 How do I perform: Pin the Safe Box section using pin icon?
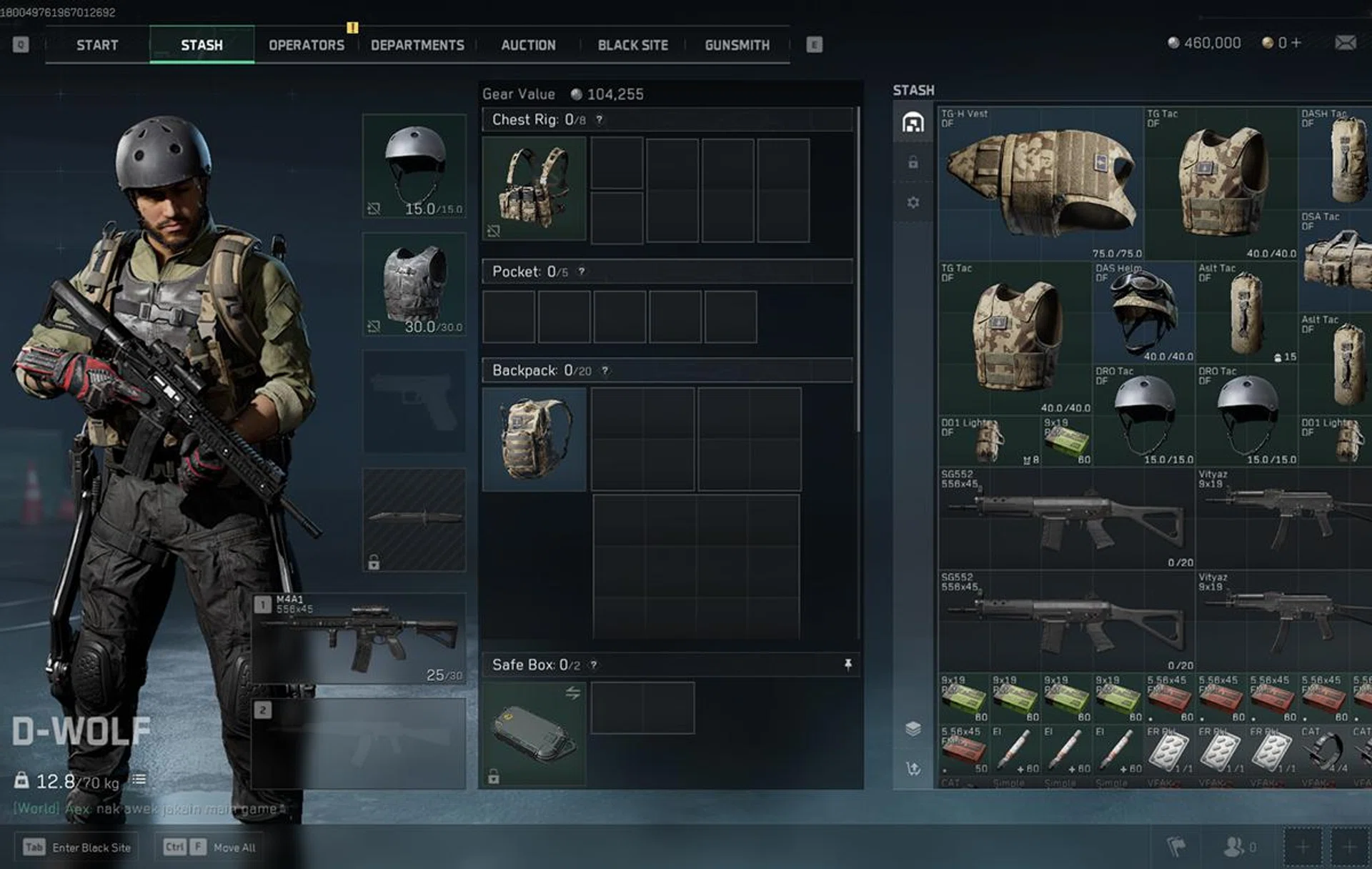coord(847,665)
